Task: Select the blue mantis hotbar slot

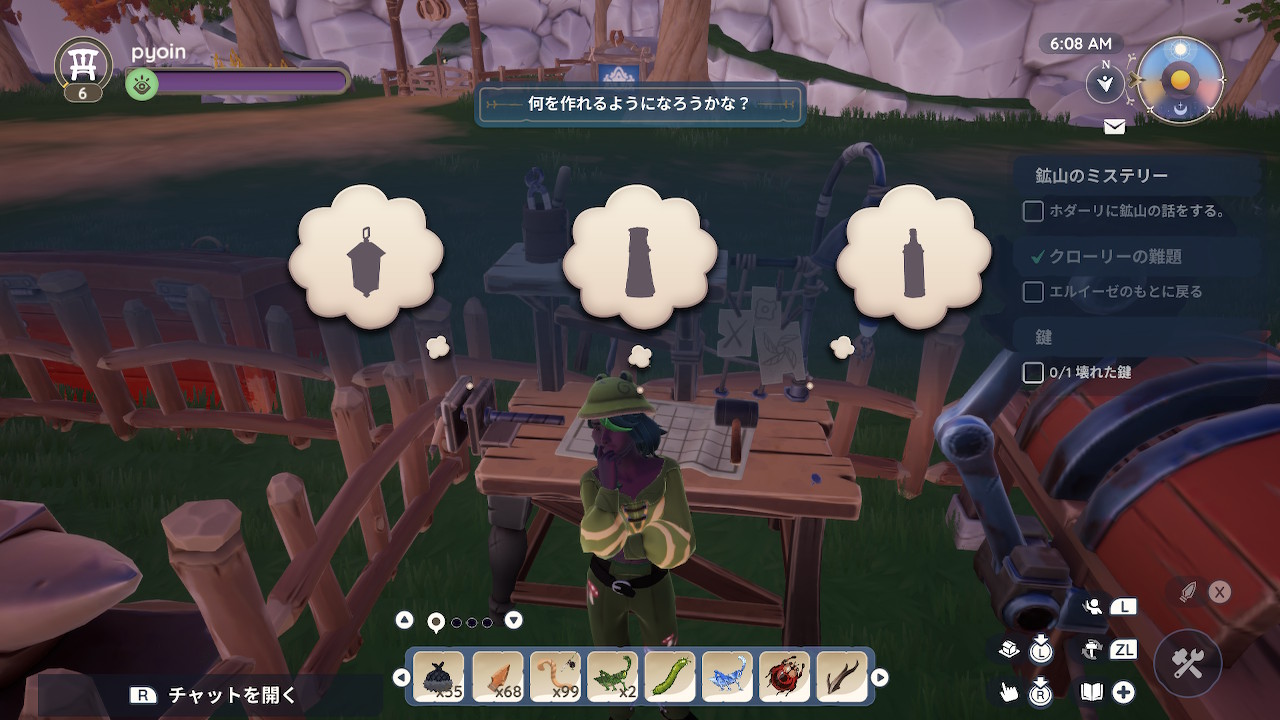Action: (x=728, y=677)
